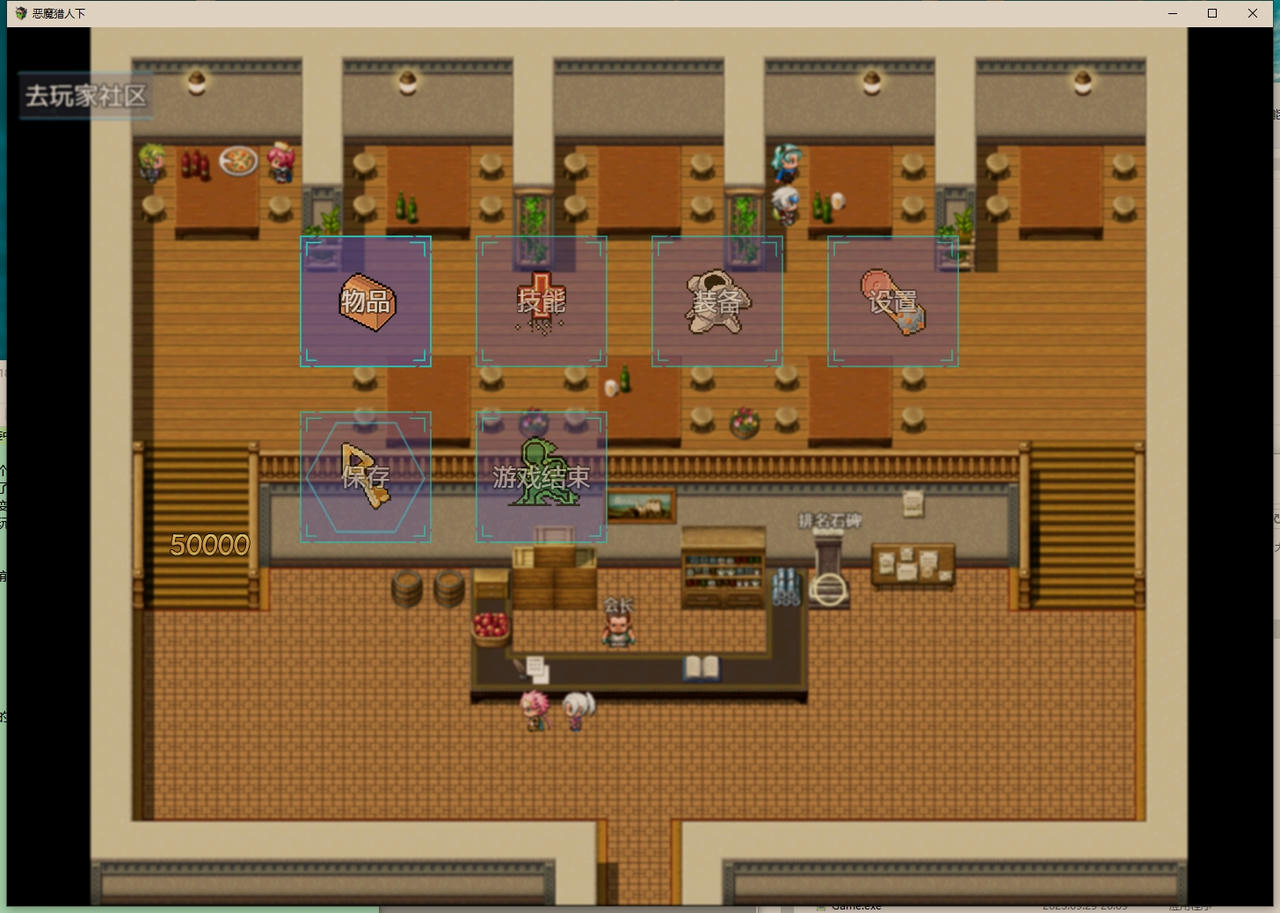The width and height of the screenshot is (1280, 913).
Task: Open the 去玩家社区 community button
Action: coord(86,96)
